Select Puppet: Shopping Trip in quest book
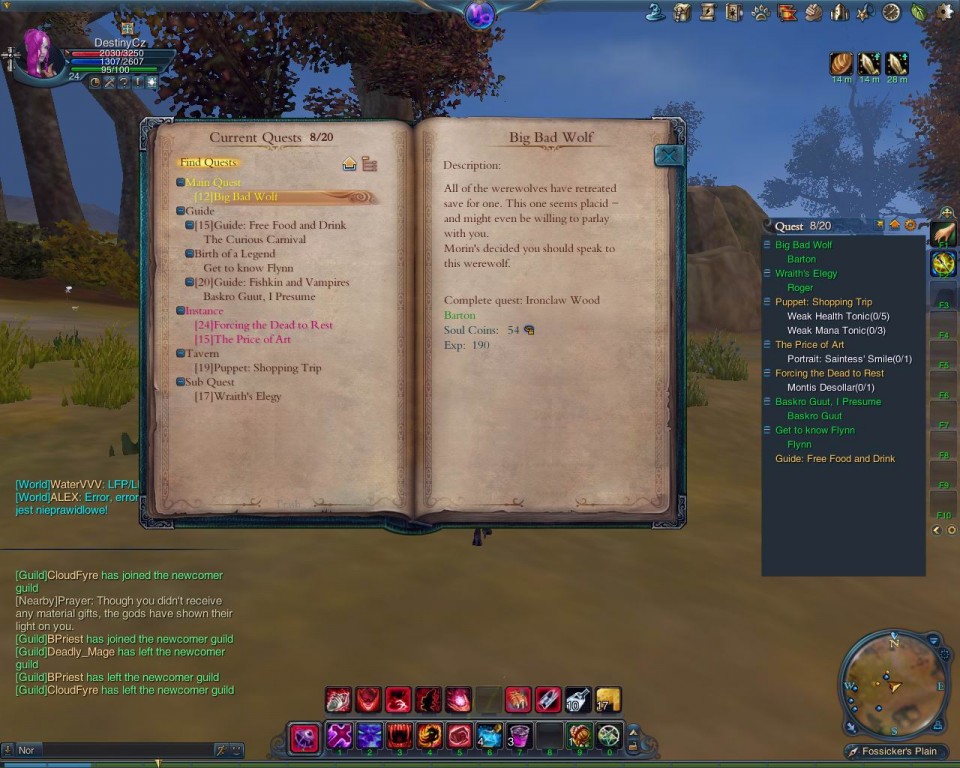 [258, 368]
